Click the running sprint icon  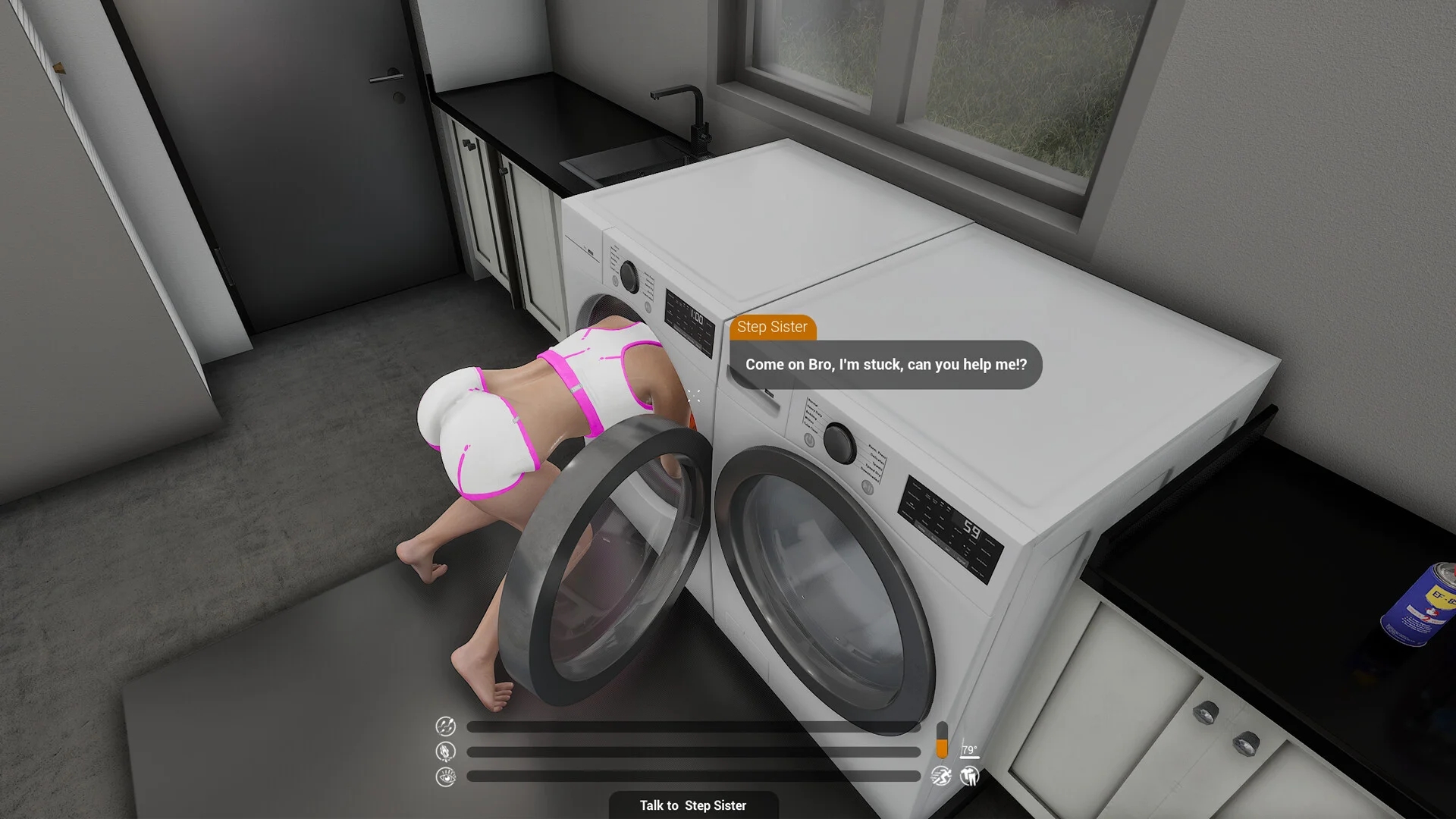pos(940,777)
